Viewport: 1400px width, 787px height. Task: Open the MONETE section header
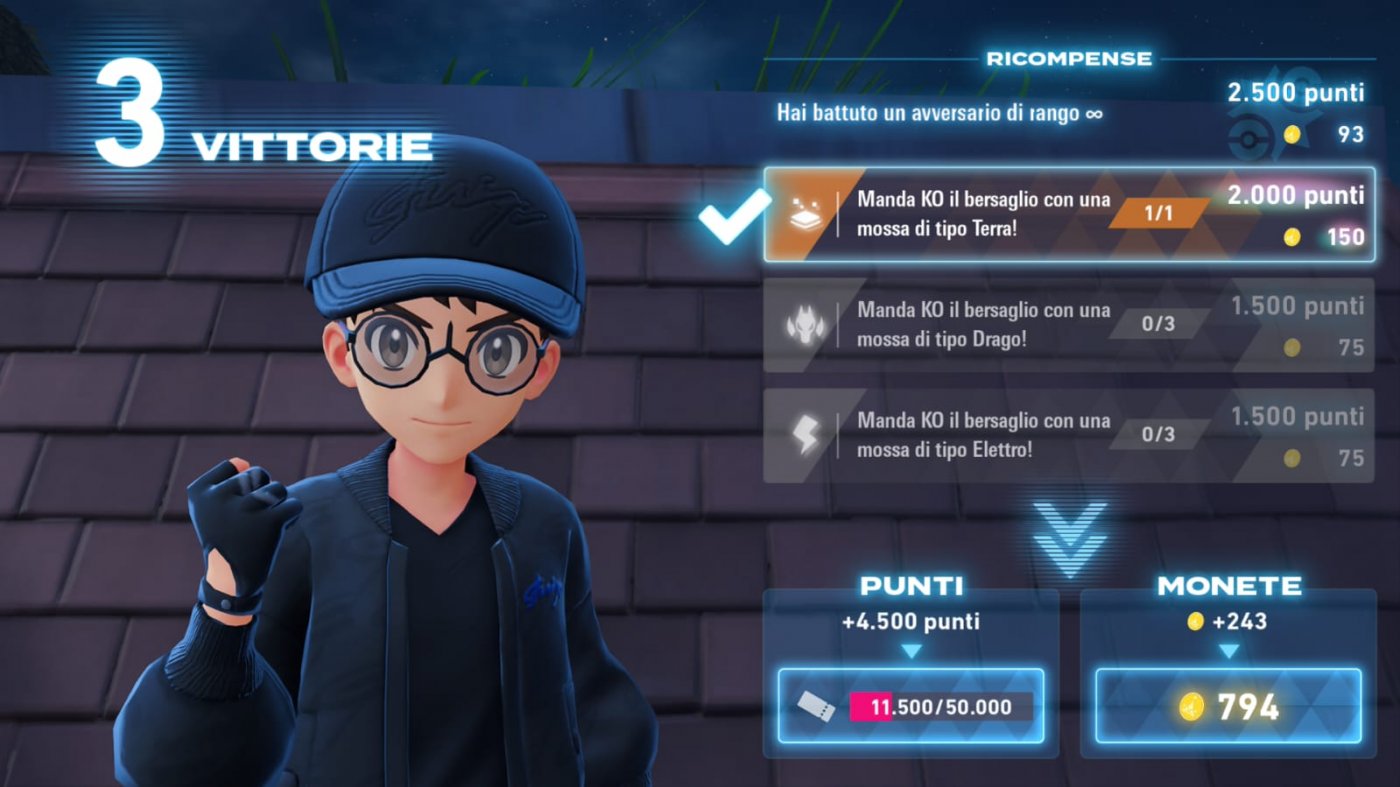coord(1229,586)
